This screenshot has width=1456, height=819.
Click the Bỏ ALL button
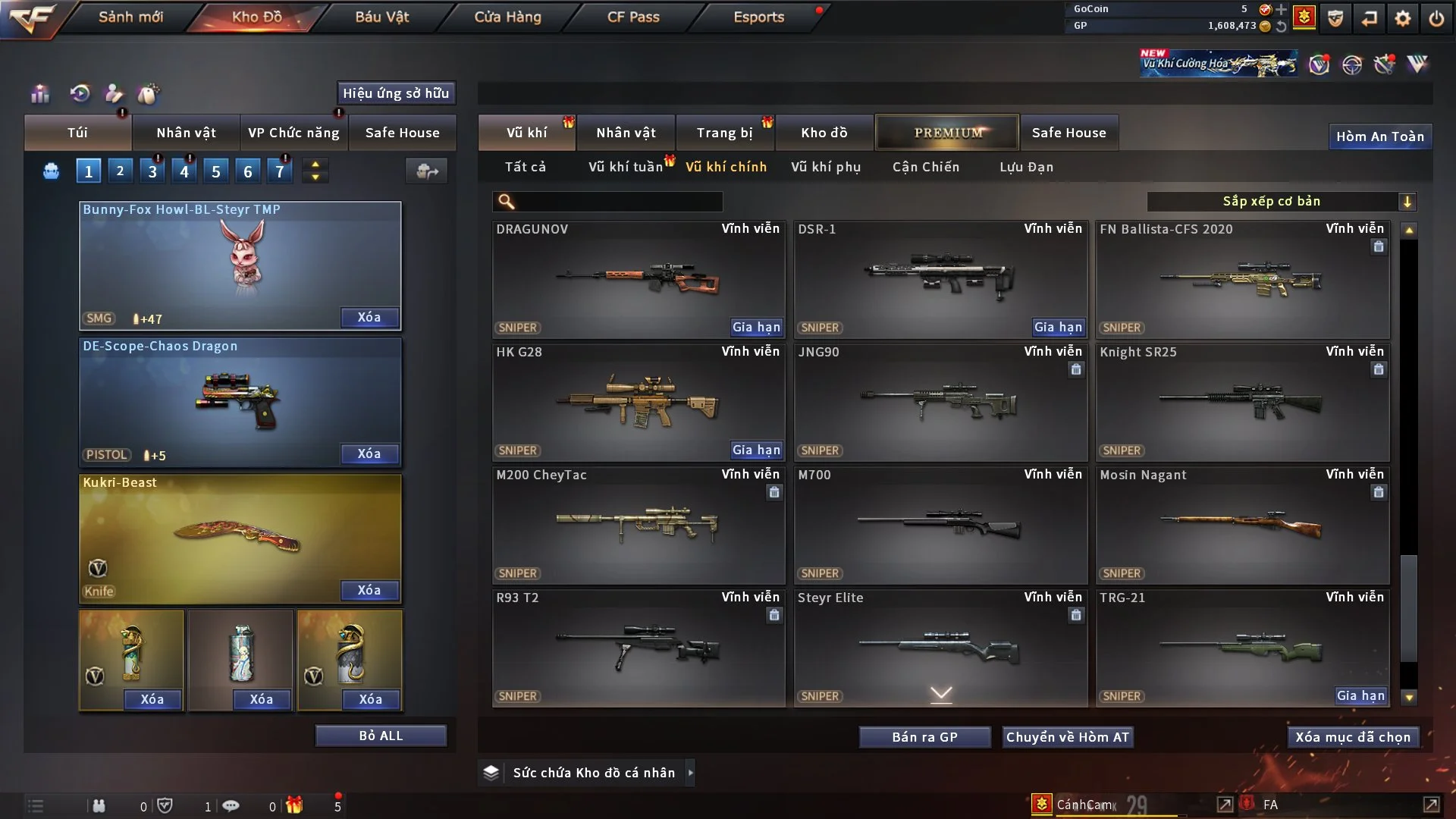381,736
